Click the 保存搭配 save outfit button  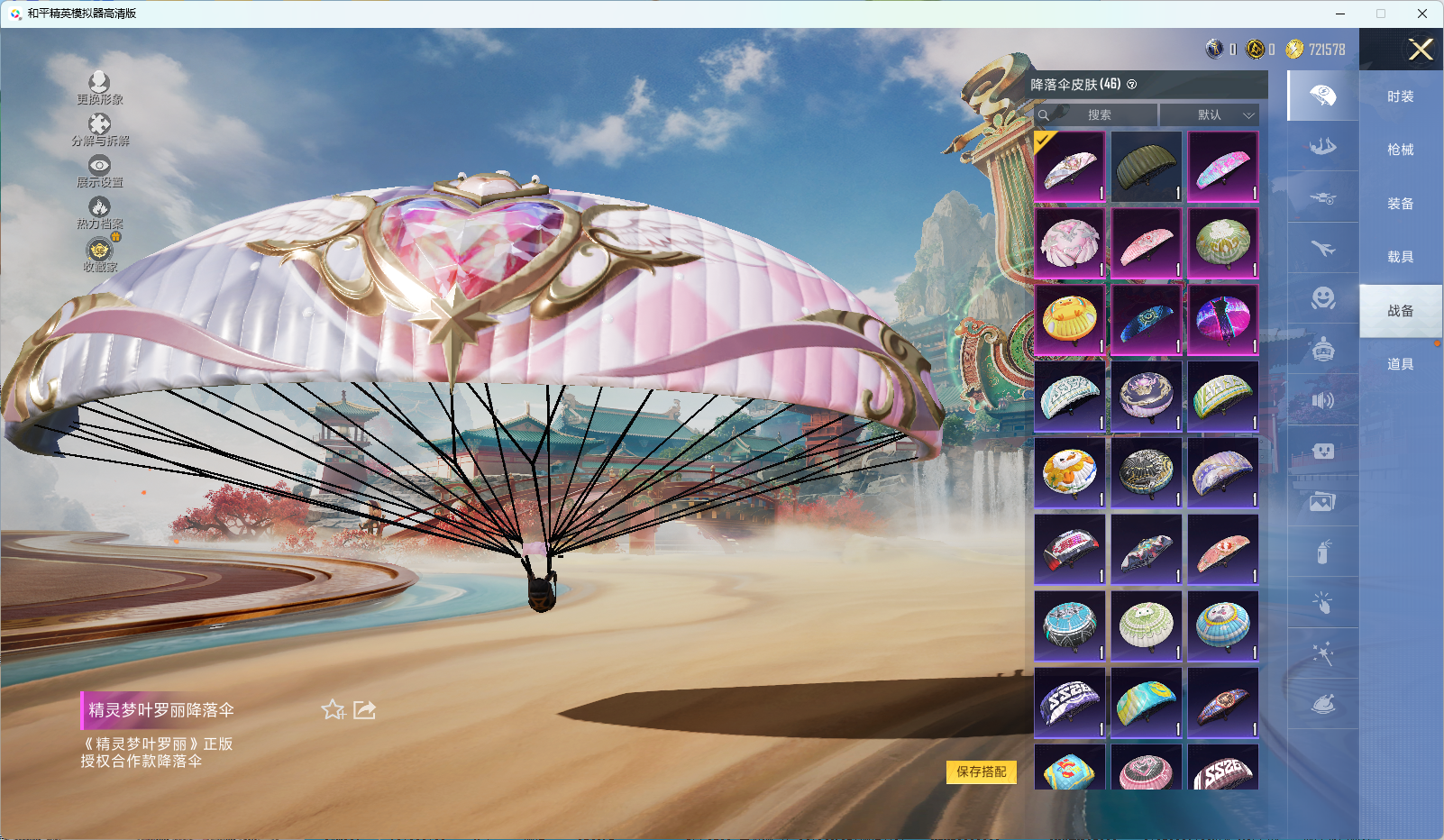[x=981, y=772]
